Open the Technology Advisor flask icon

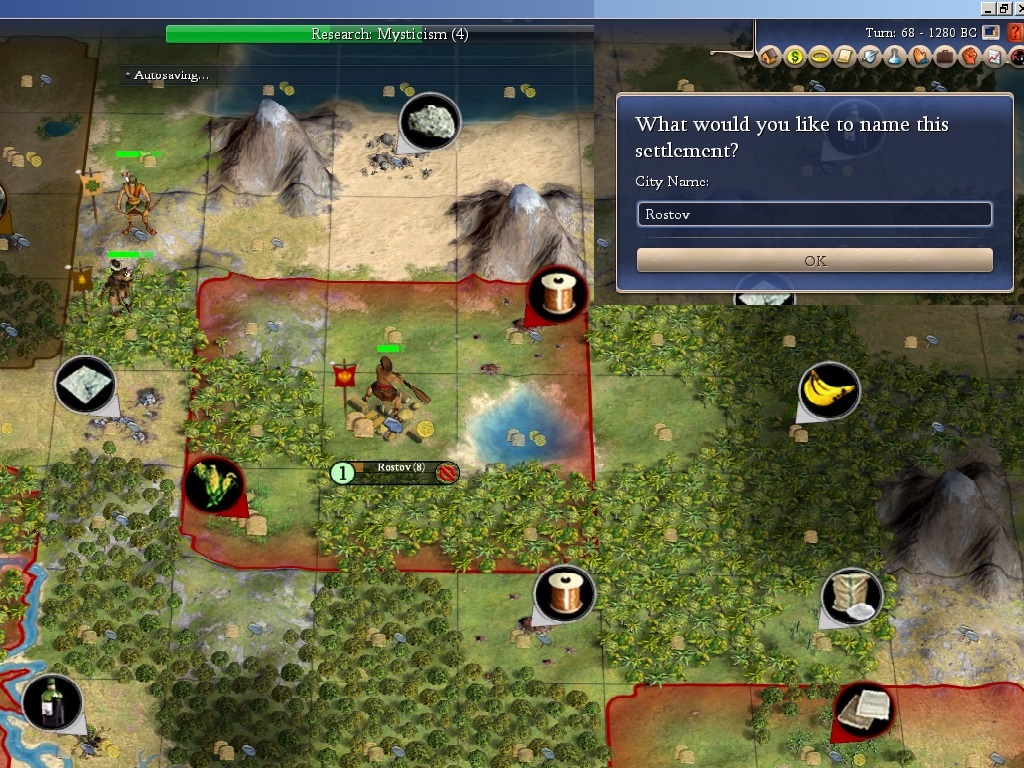tap(895, 56)
